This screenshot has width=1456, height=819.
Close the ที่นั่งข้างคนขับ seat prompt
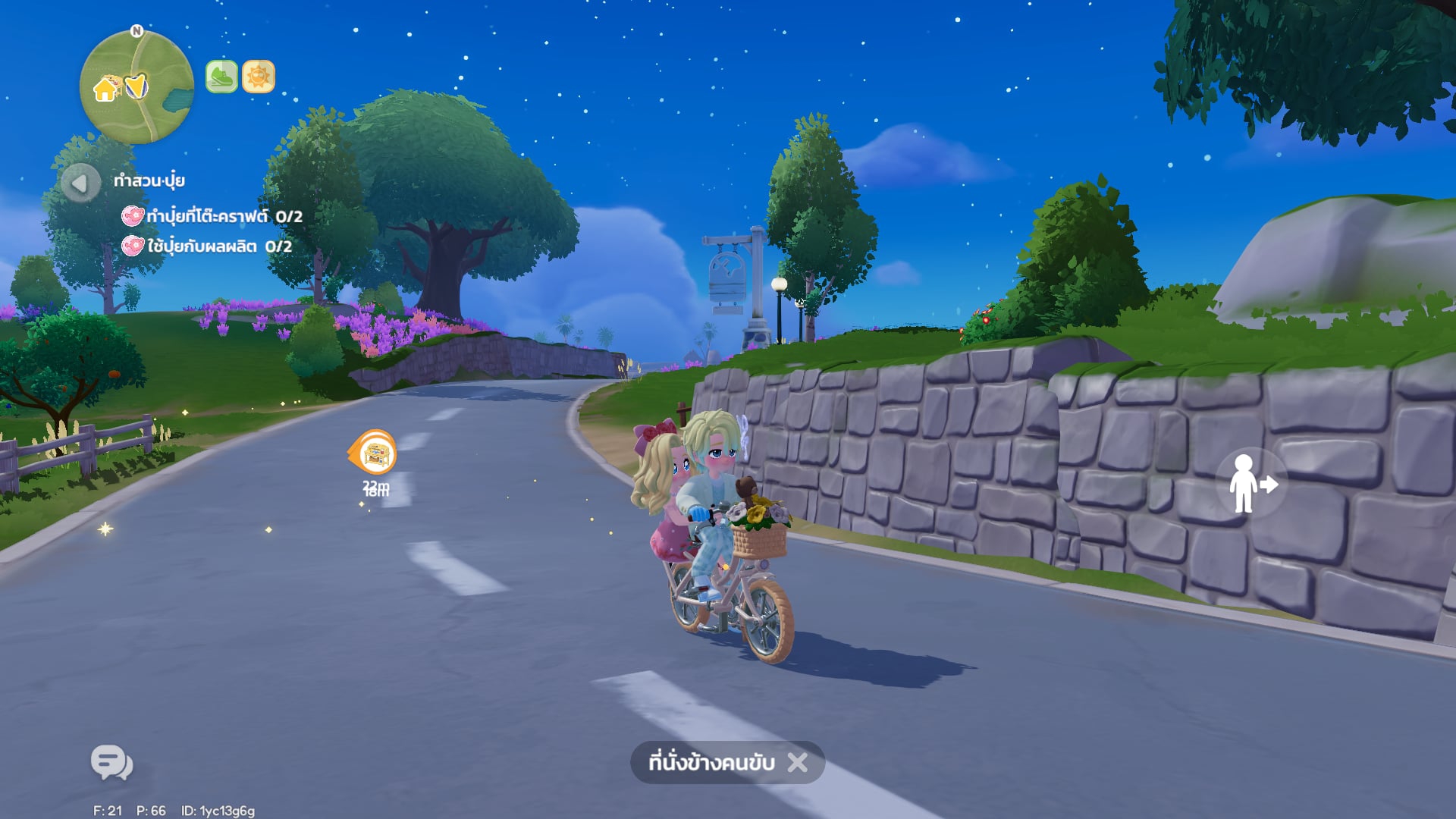[798, 762]
